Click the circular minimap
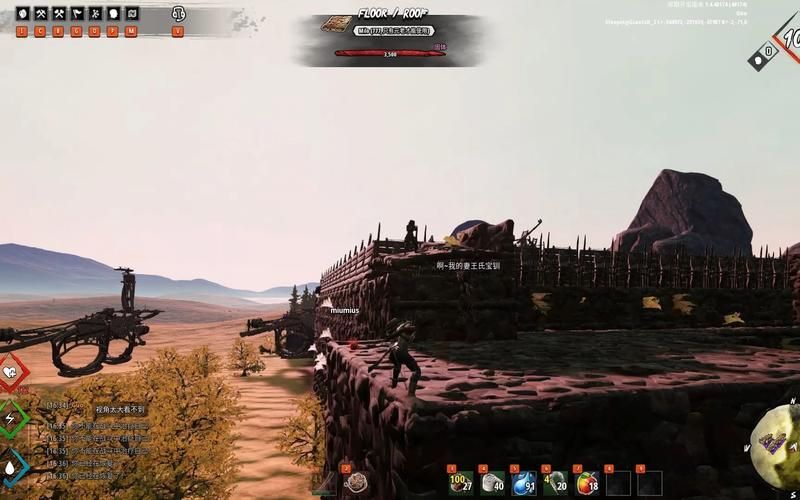 click(x=780, y=440)
